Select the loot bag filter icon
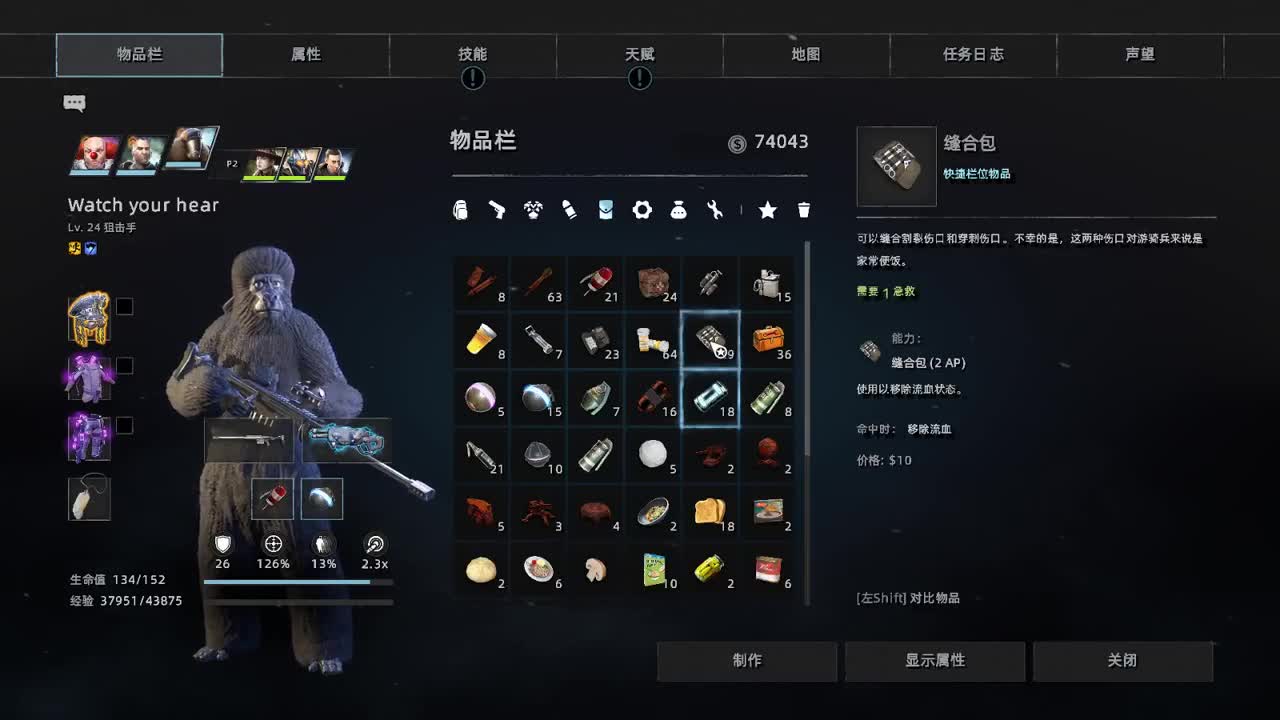 click(678, 210)
